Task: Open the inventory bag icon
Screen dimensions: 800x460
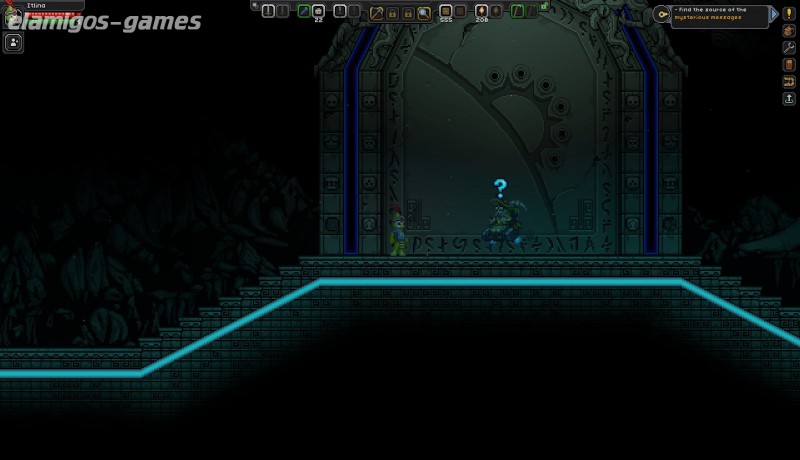Action: point(788,31)
